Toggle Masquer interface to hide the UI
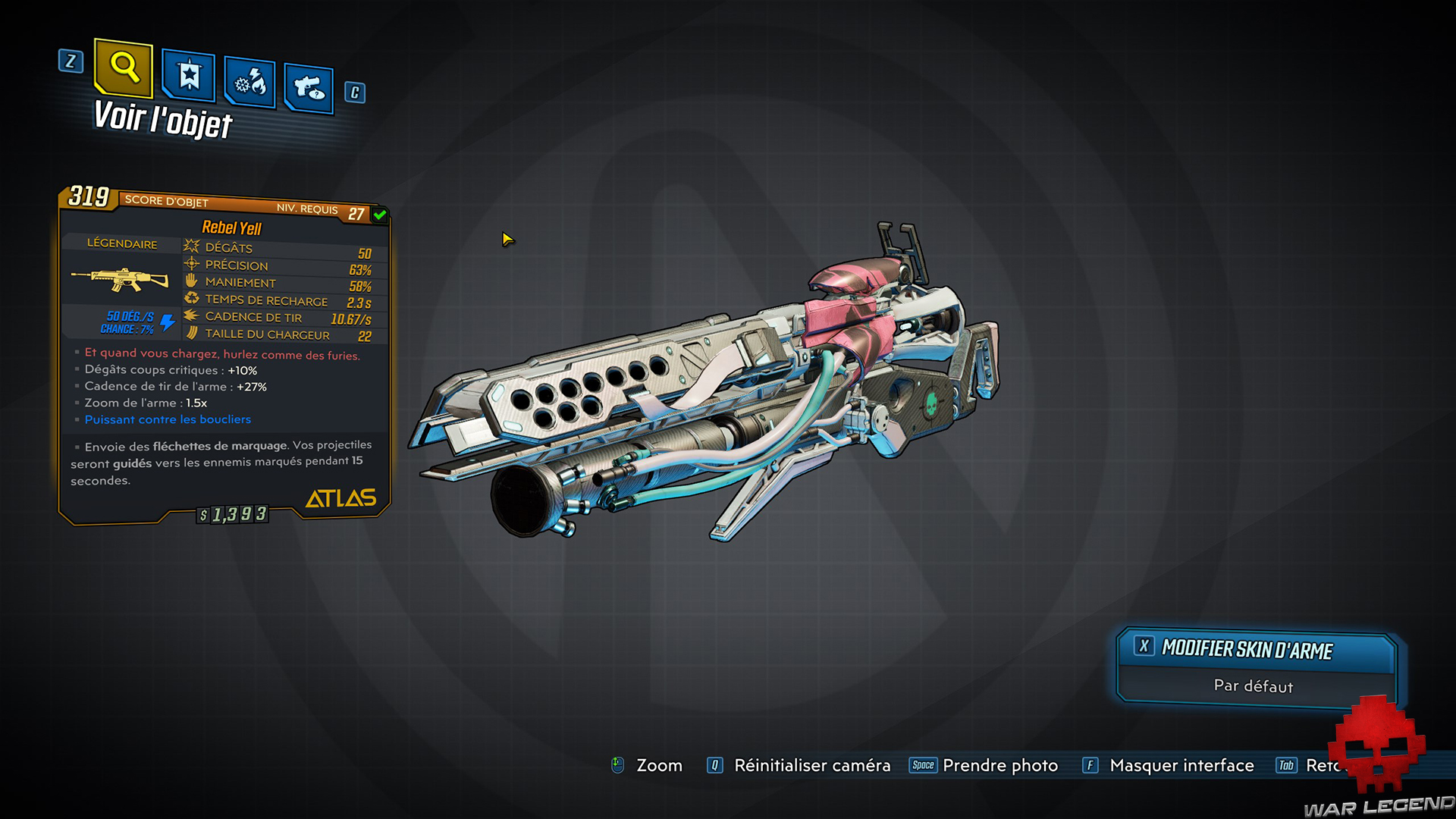Screen dimensions: 1456x819 coord(1181,765)
